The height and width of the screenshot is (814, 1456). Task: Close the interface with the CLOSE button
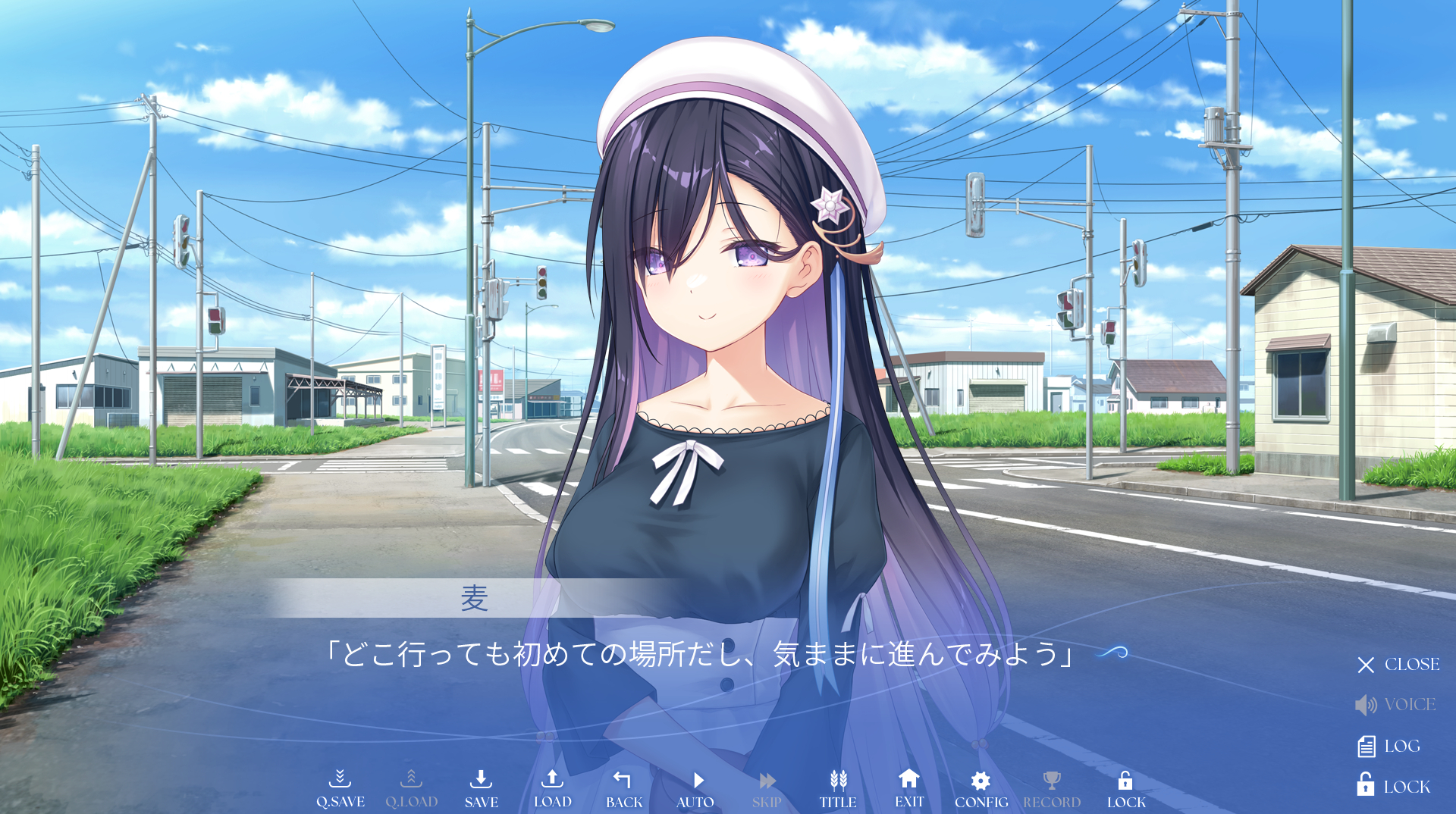[x=1398, y=665]
